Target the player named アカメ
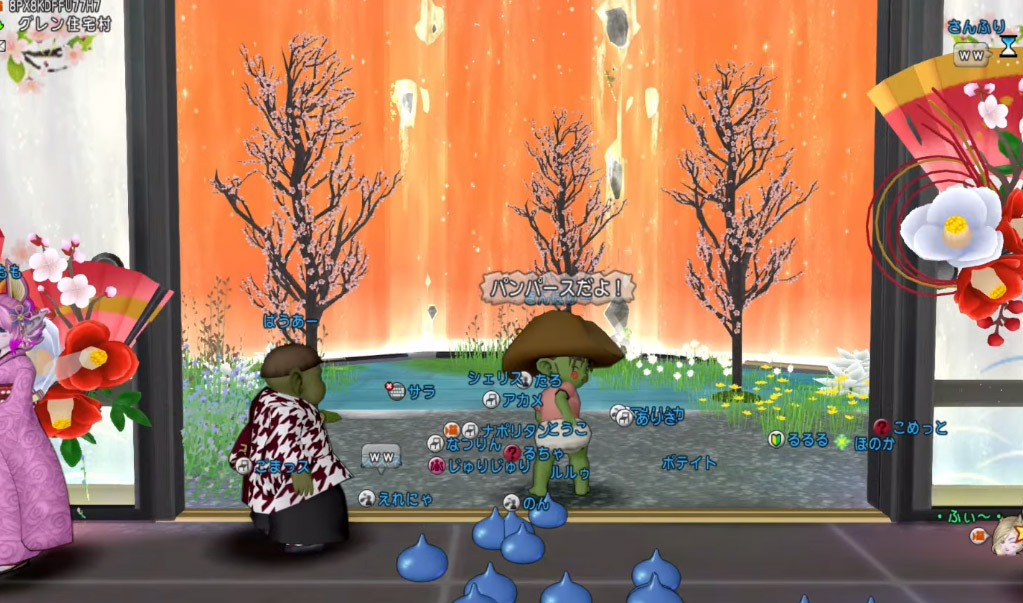Image resolution: width=1023 pixels, height=603 pixels. click(522, 400)
